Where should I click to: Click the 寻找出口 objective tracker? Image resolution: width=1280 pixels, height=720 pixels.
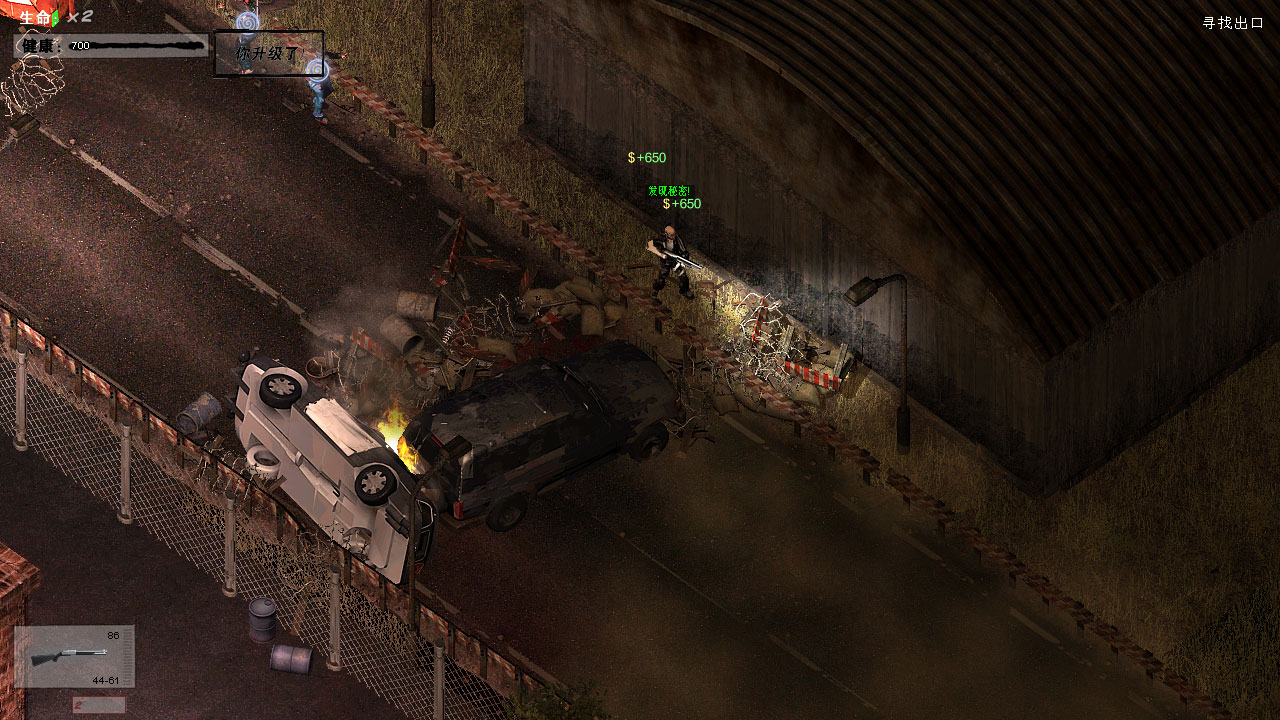pos(1232,23)
